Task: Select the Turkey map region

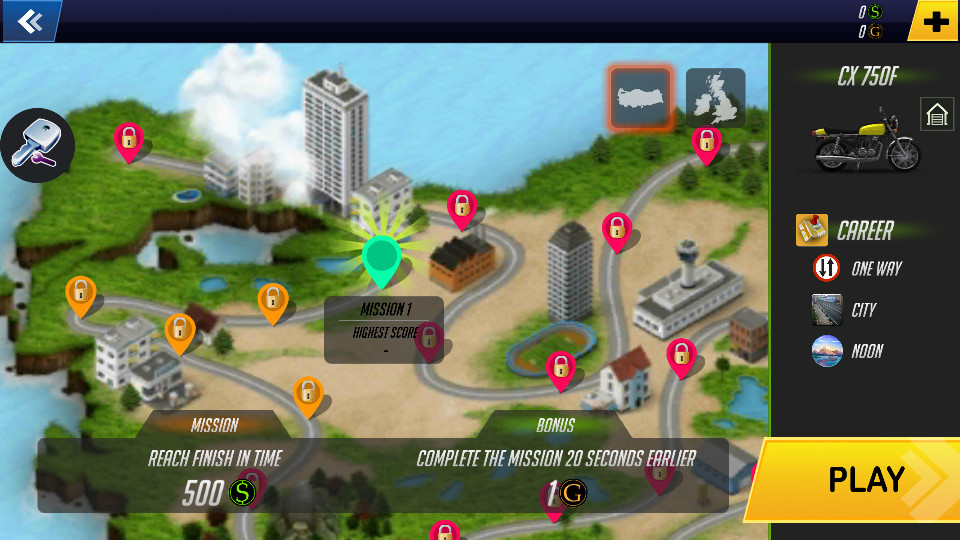Action: (641, 98)
